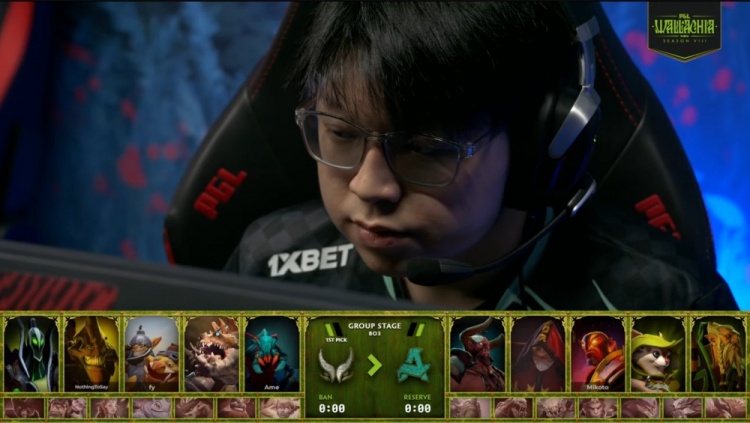This screenshot has width=750, height=423.
Task: Pick the green-gold bearded hero portrait
Action: click(x=718, y=354)
